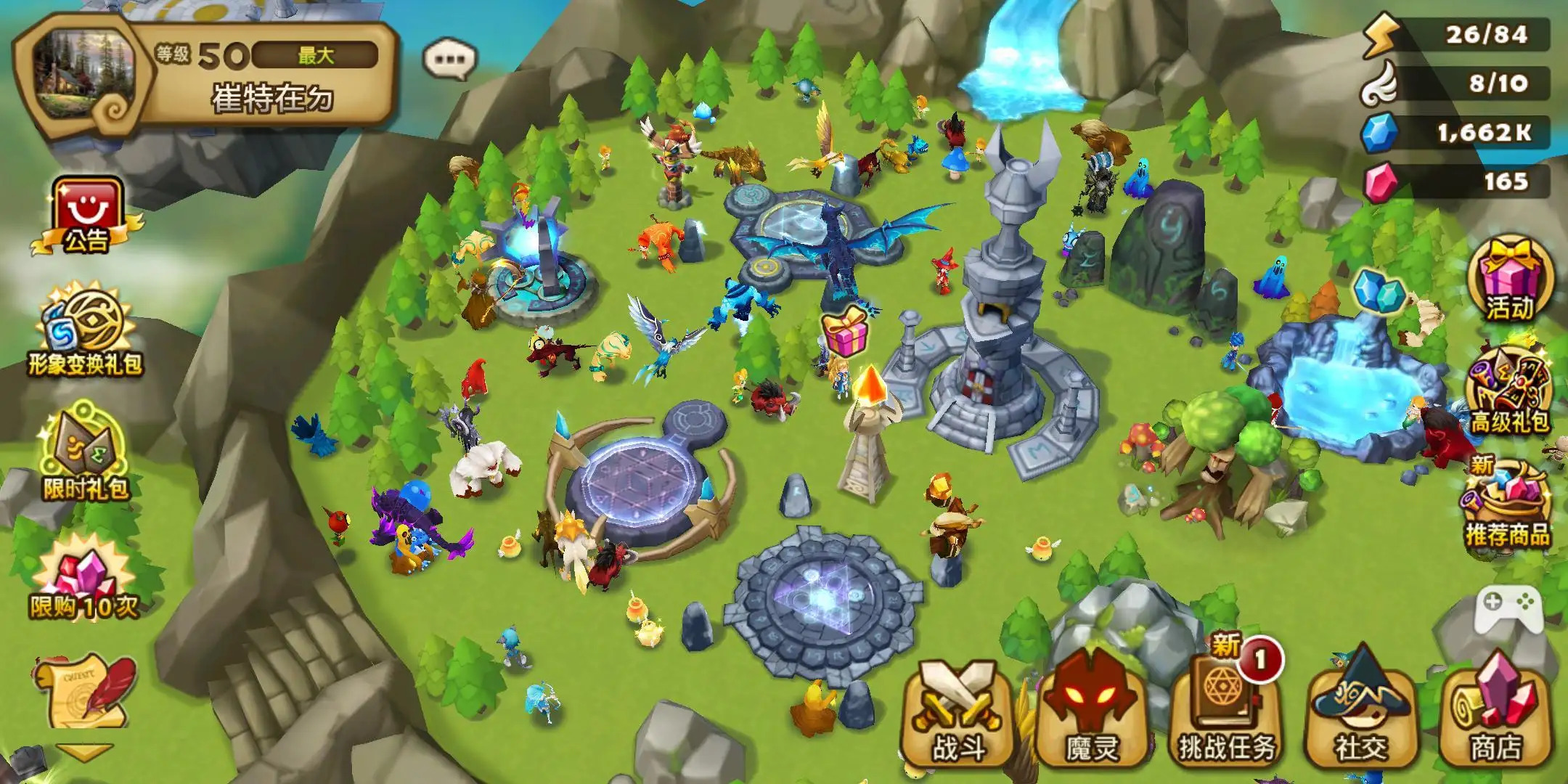The width and height of the screenshot is (1568, 784).
Task: Open the 魔灵 monster menu
Action: 1091,715
